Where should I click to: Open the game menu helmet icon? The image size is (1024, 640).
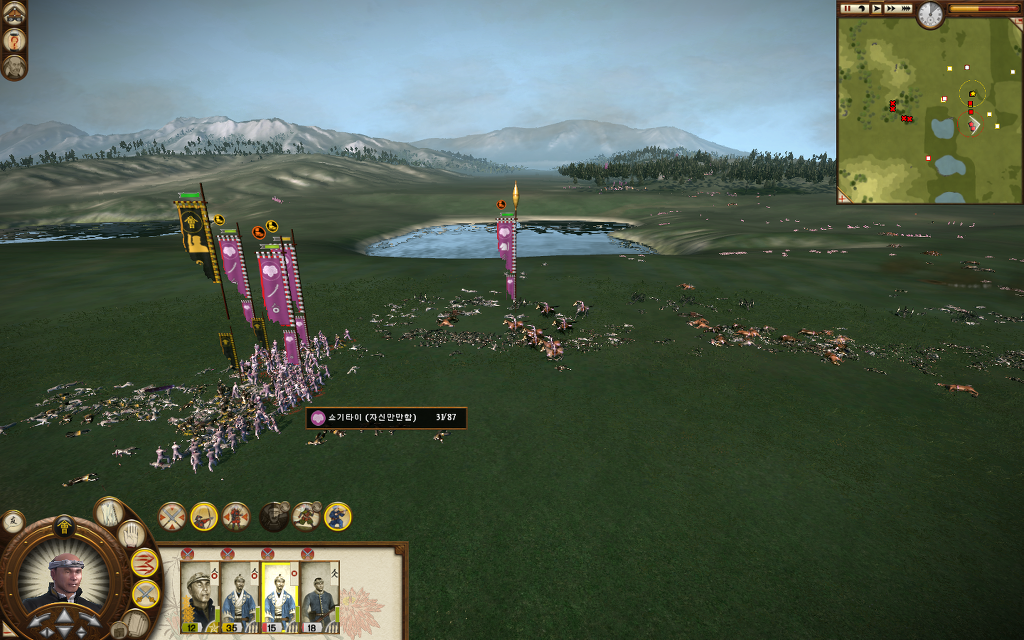(x=14, y=13)
